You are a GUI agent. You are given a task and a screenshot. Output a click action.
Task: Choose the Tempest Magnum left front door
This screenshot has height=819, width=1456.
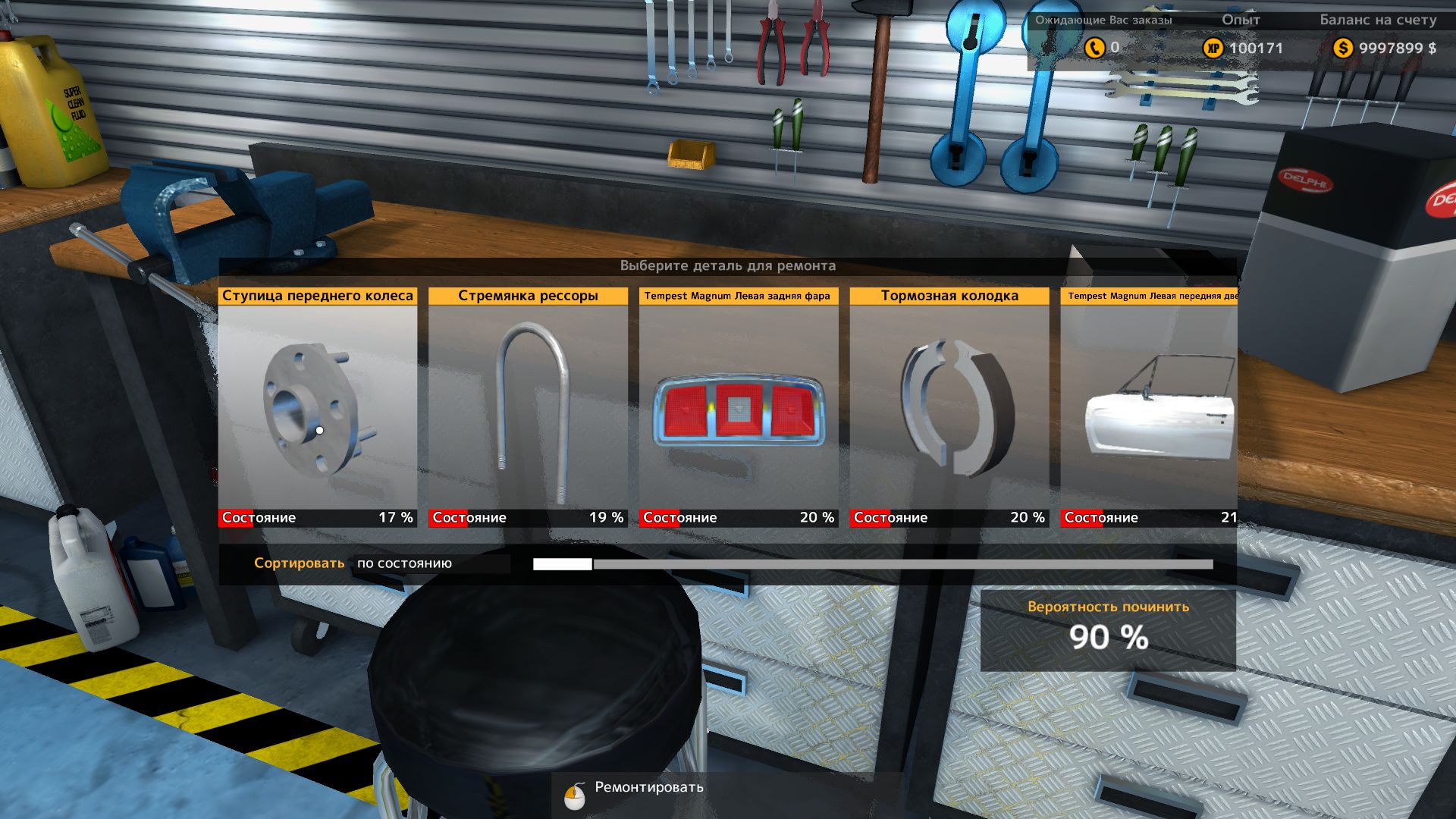pos(1148,406)
